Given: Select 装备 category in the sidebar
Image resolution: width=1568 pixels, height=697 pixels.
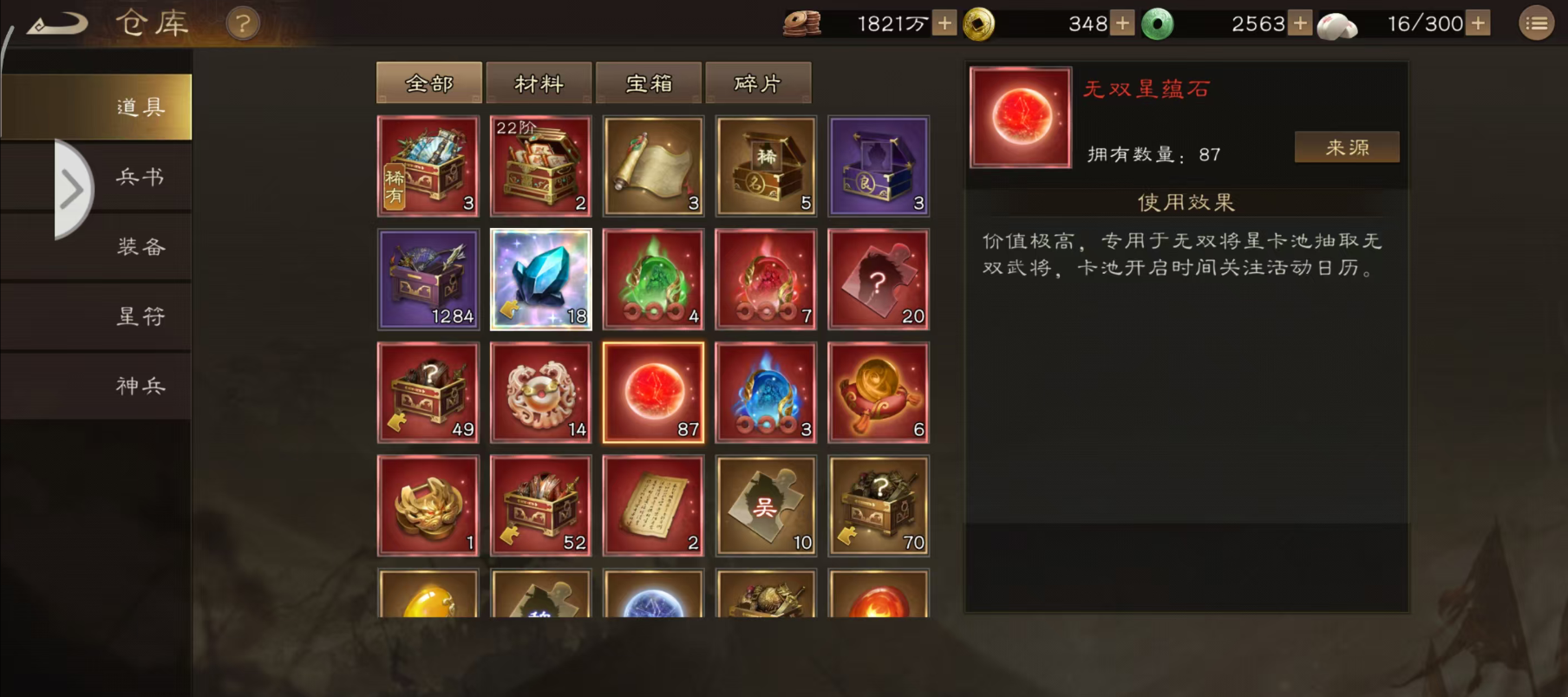Looking at the screenshot, I should 139,246.
